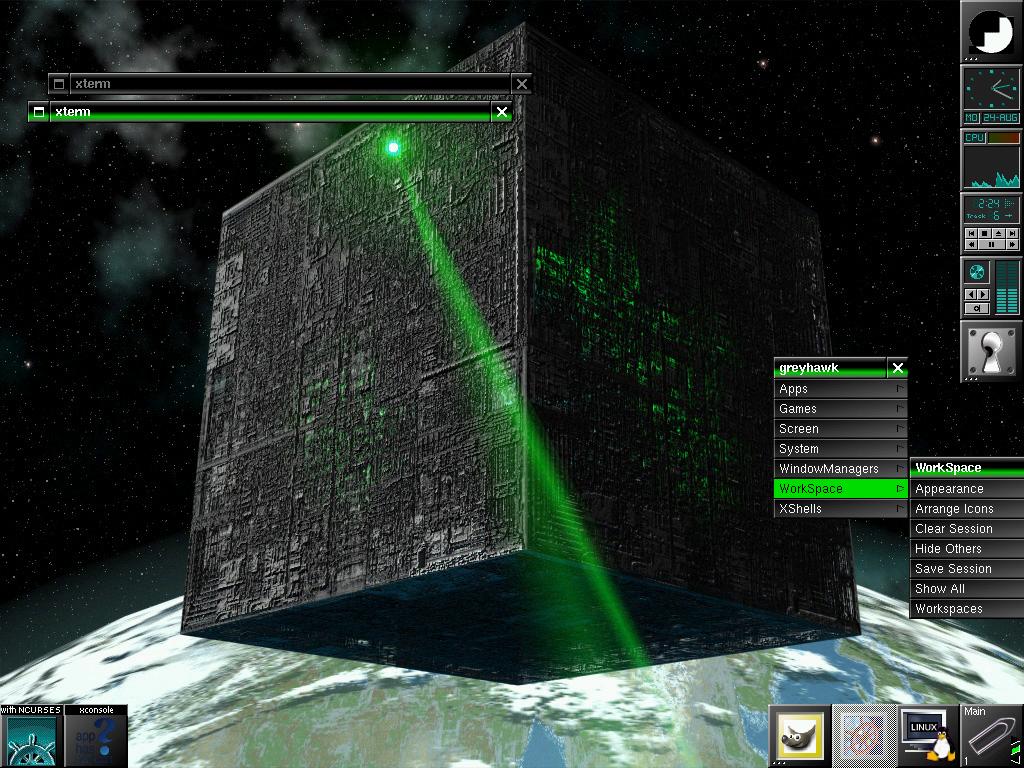
Task: Click the xconsole app icon
Action: pos(96,740)
